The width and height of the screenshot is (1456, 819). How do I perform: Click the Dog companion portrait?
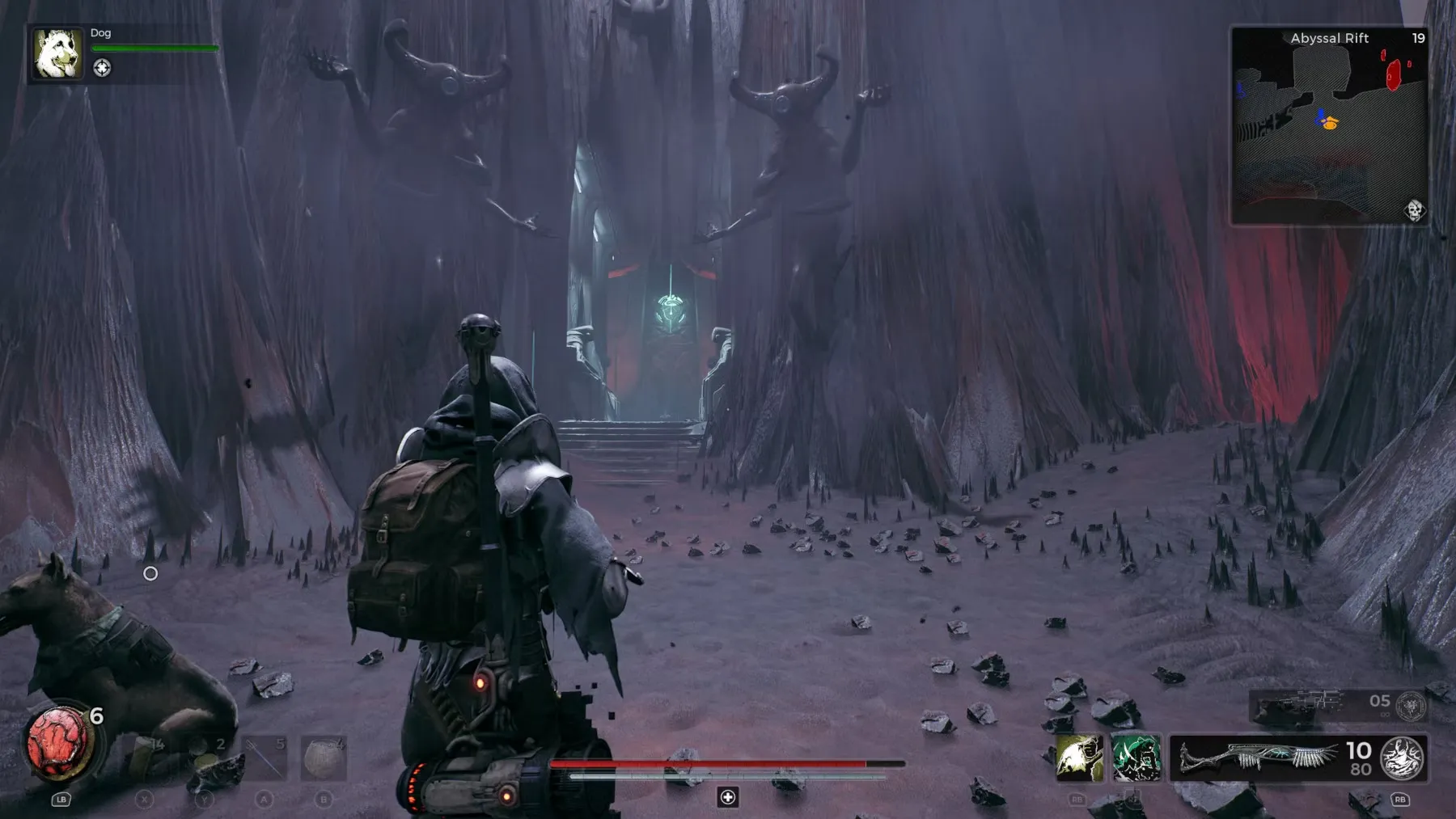(57, 53)
